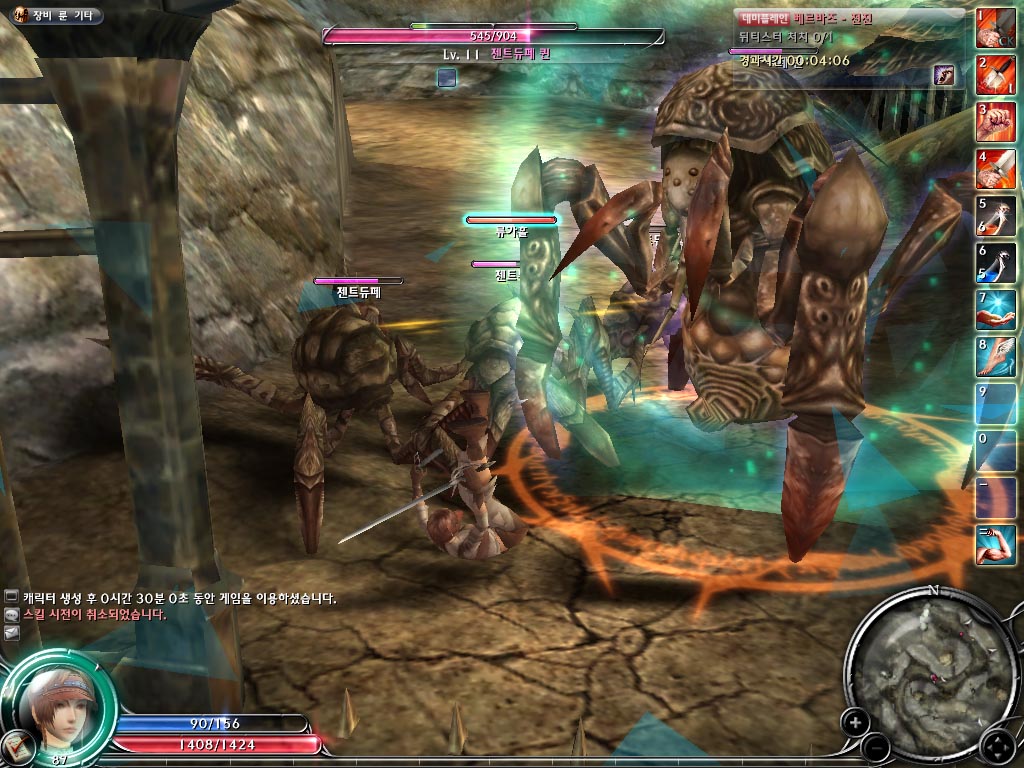The image size is (1024, 768).
Task: Zoom in the minimap with the plus button
Action: pyautogui.click(x=855, y=720)
